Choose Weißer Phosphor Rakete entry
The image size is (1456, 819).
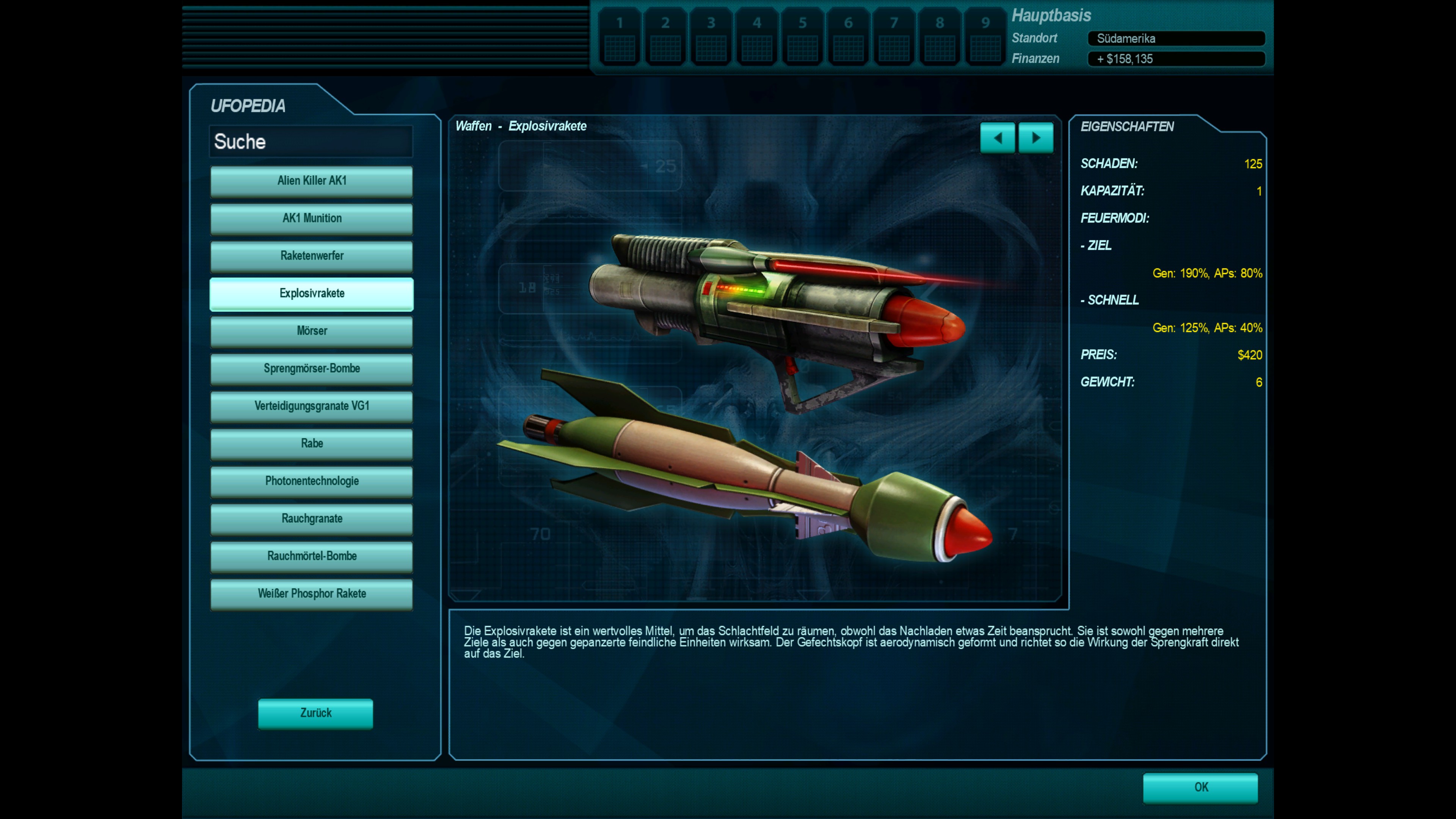(x=311, y=593)
